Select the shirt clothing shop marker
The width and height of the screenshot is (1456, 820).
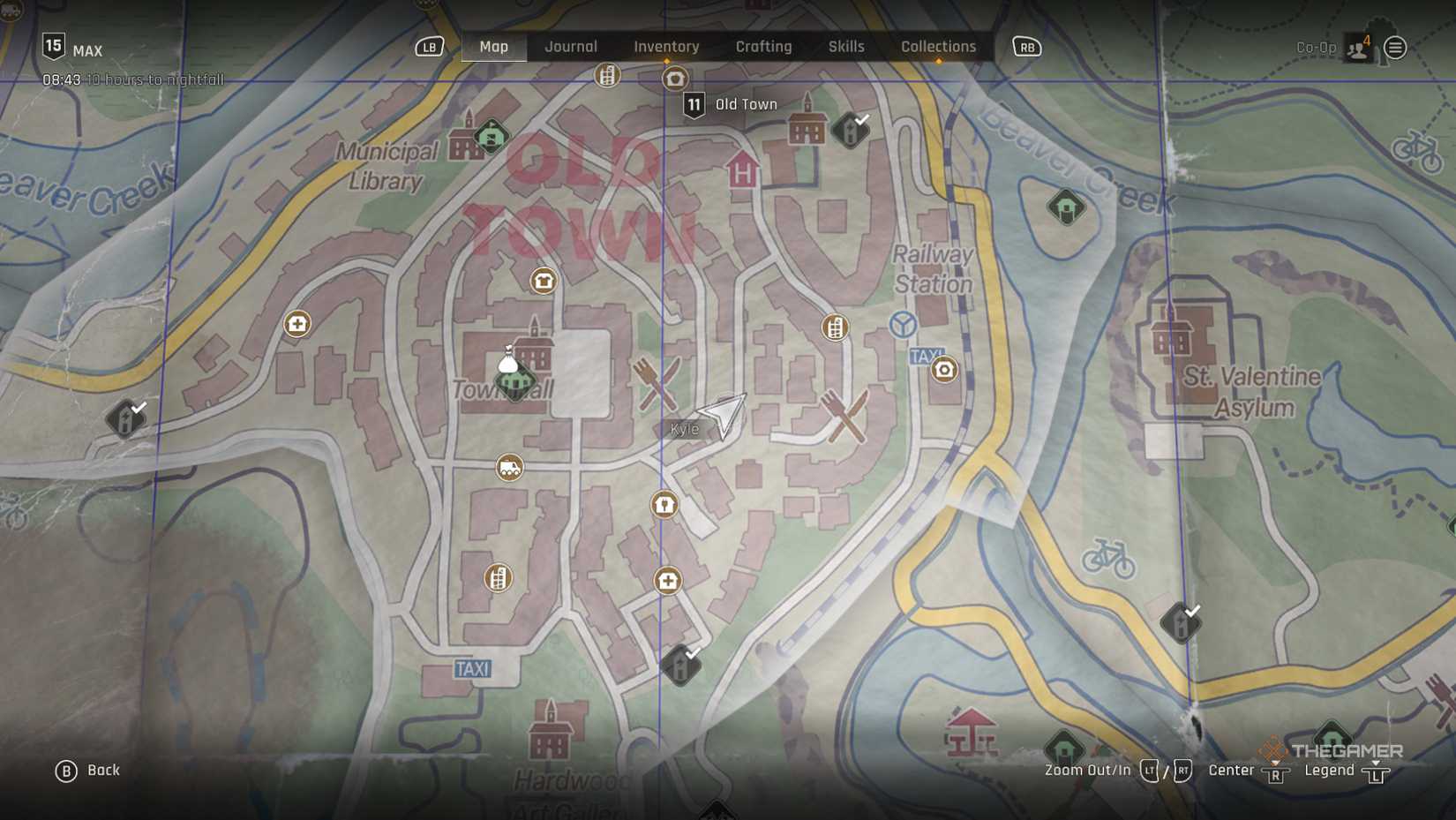click(x=544, y=281)
